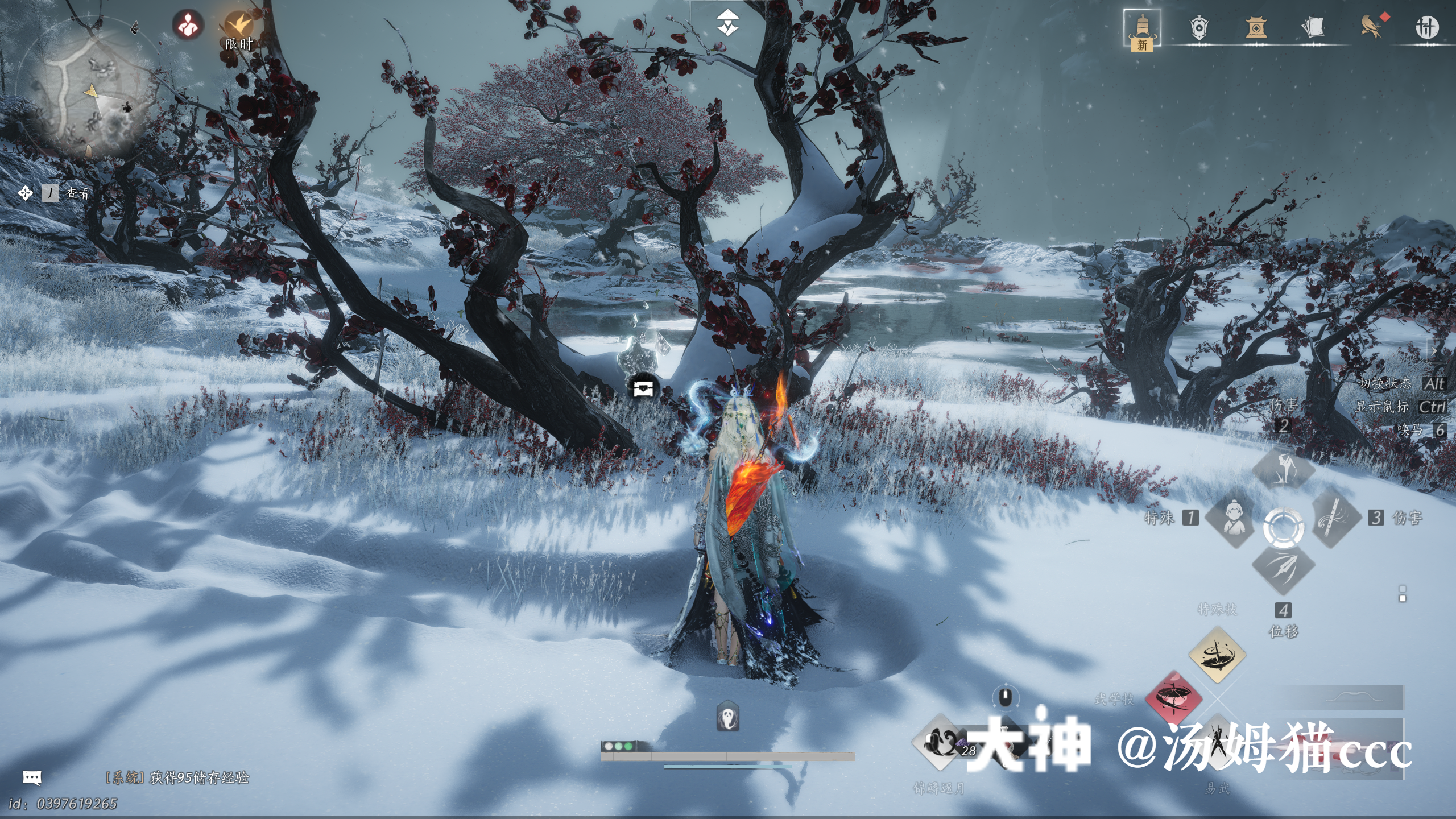Open the pagoda icon marked 新

(1141, 28)
